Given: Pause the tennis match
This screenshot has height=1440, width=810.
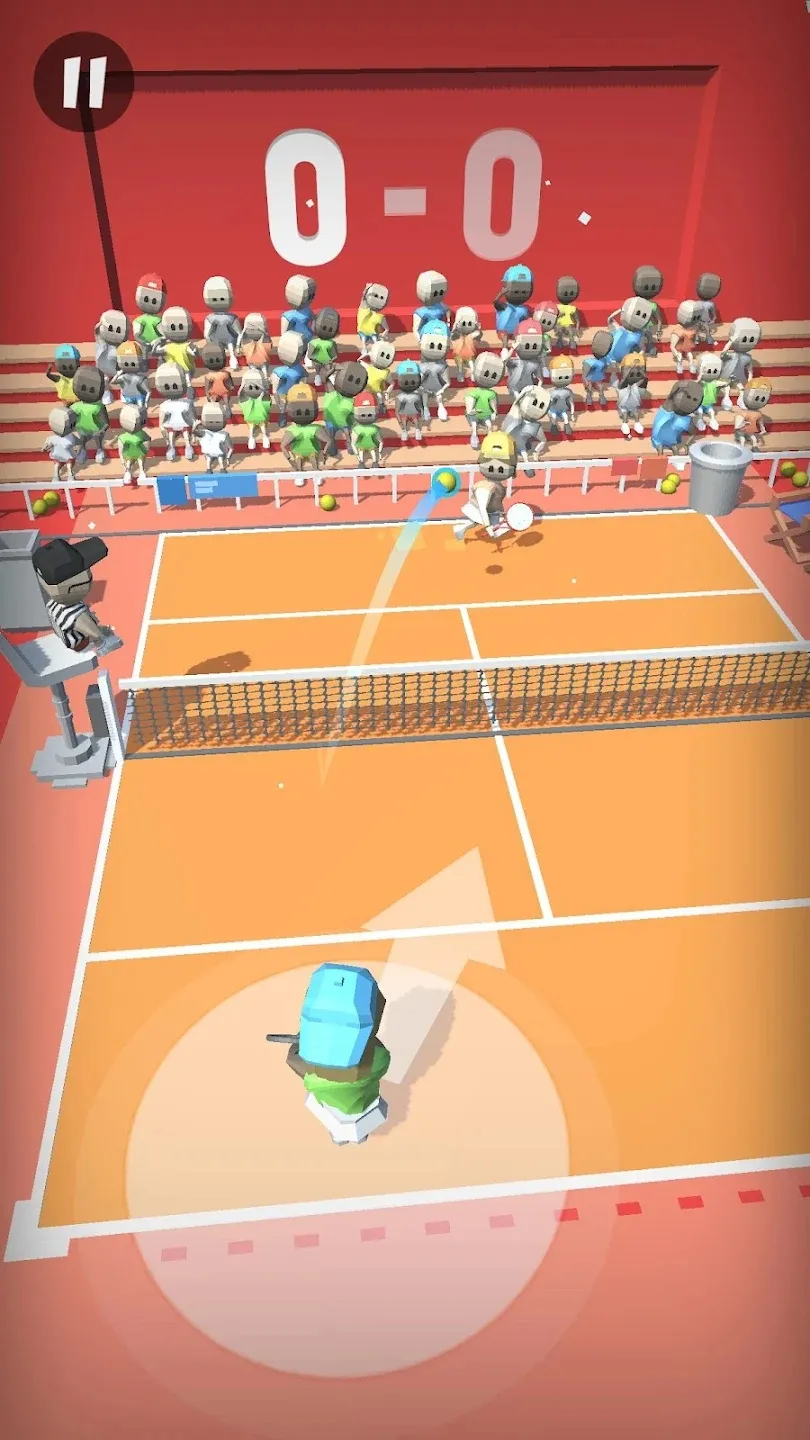Looking at the screenshot, I should (84, 82).
